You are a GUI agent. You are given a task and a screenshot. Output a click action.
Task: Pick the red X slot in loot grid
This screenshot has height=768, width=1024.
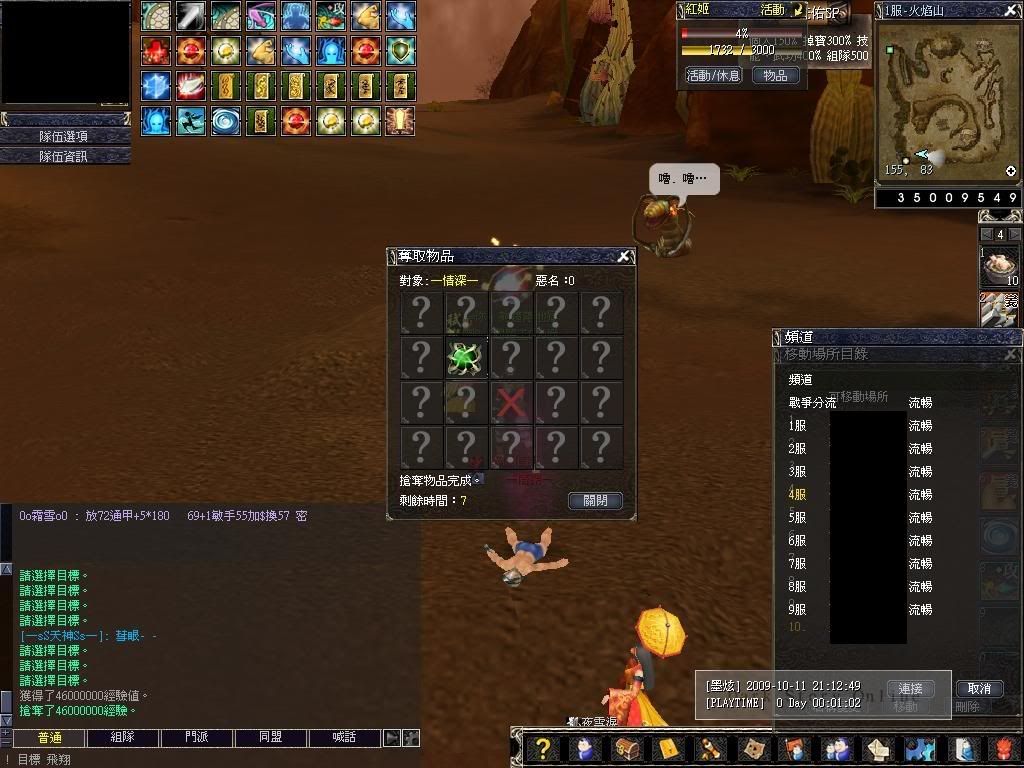[x=511, y=403]
